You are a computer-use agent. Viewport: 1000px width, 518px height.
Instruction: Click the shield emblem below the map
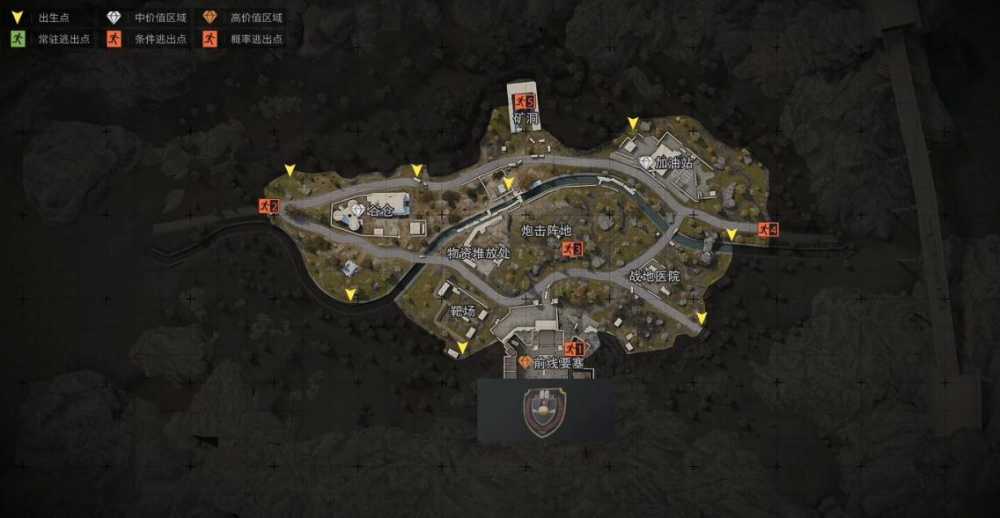tap(544, 412)
